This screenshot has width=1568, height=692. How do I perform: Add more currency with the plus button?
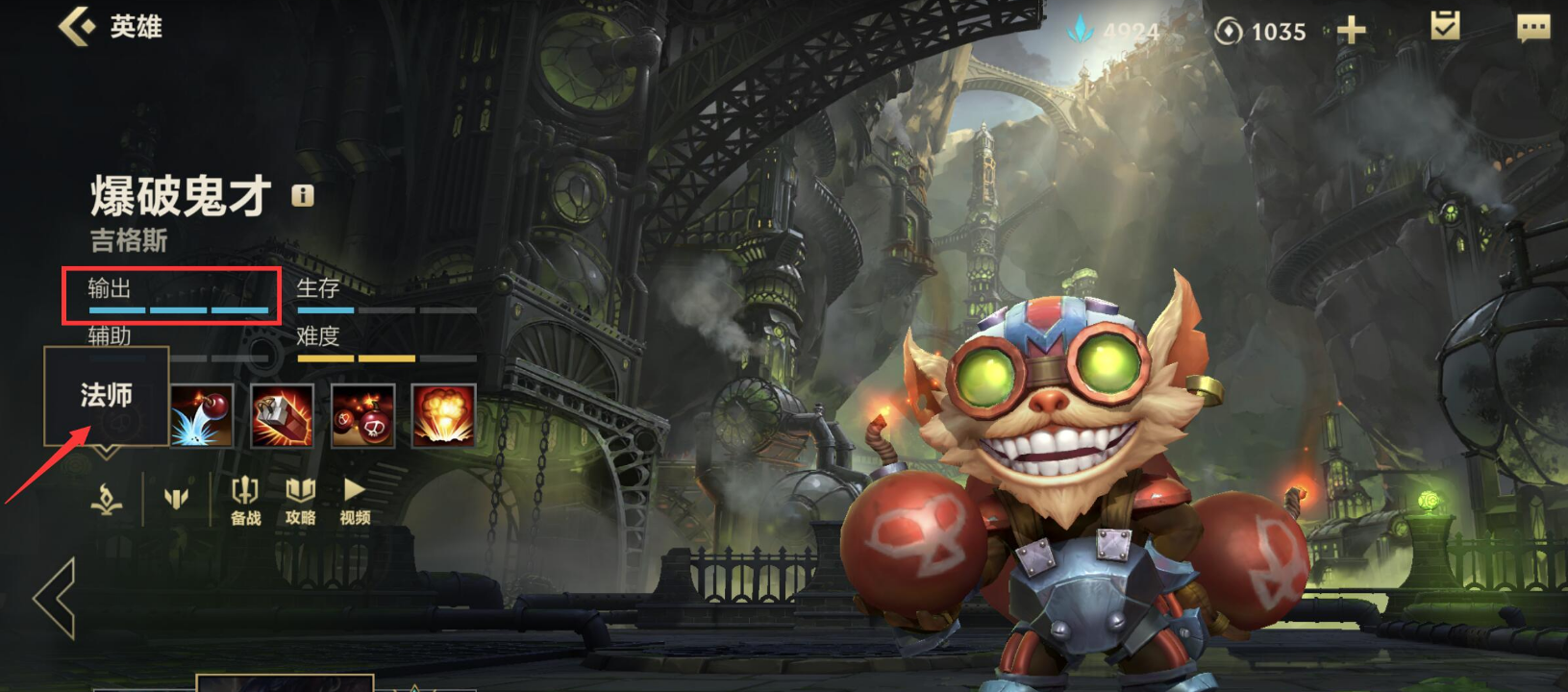click(x=1351, y=31)
